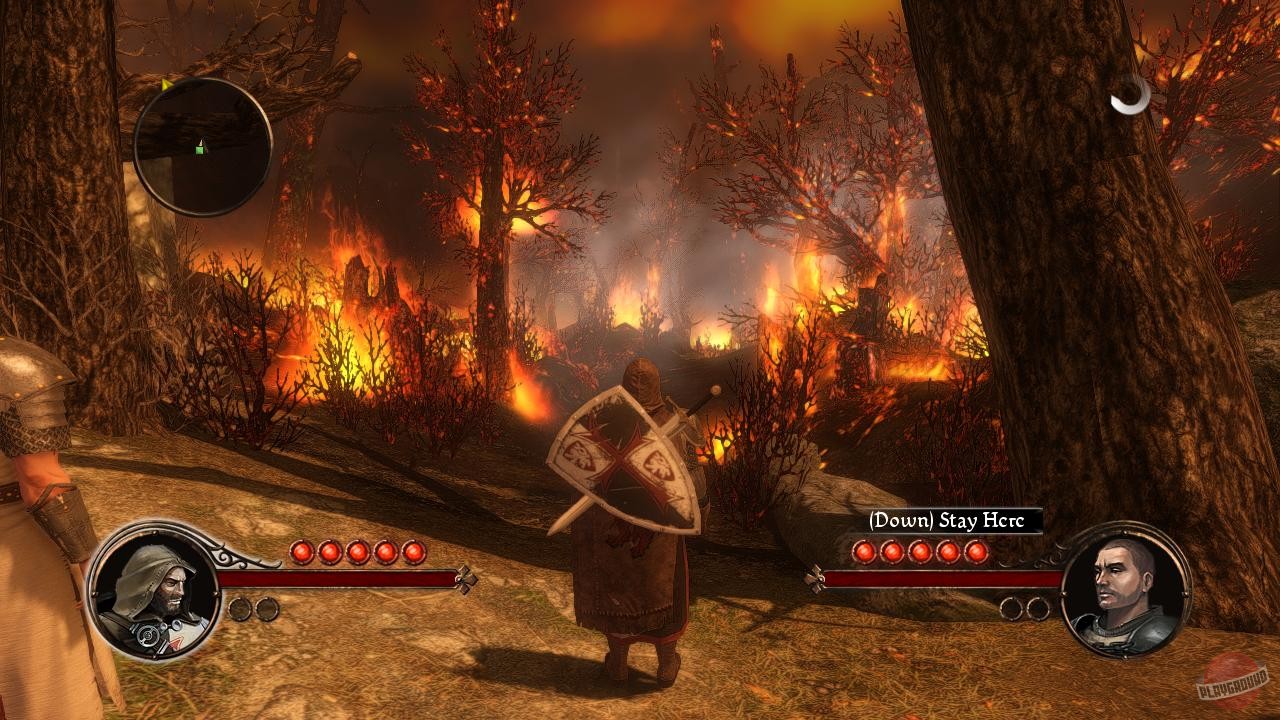Click the Playground watermark logo
Image resolution: width=1280 pixels, height=720 pixels.
click(x=1235, y=680)
